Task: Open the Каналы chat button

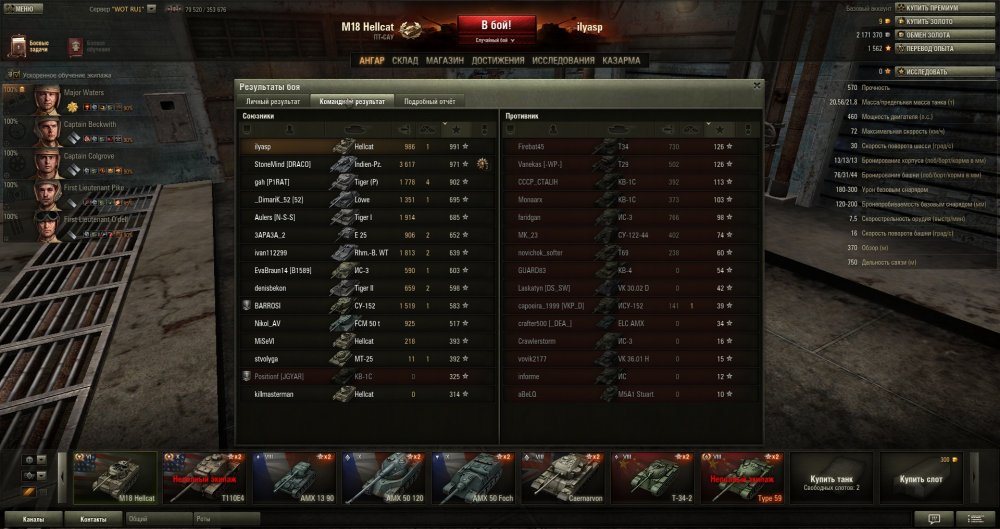Action: coord(33,520)
